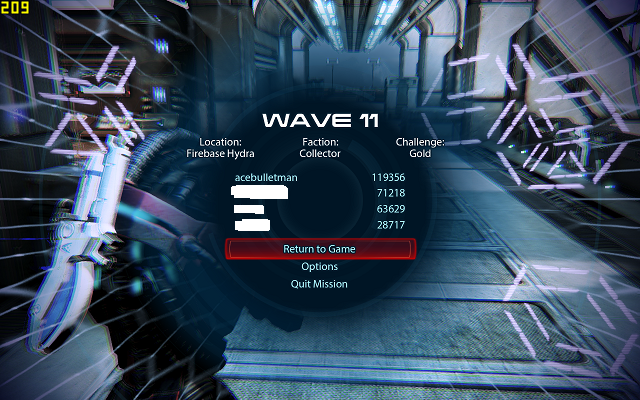Screen dimensions: 640x400
Task: Choose Quit Mission
Action: pyautogui.click(x=319, y=284)
